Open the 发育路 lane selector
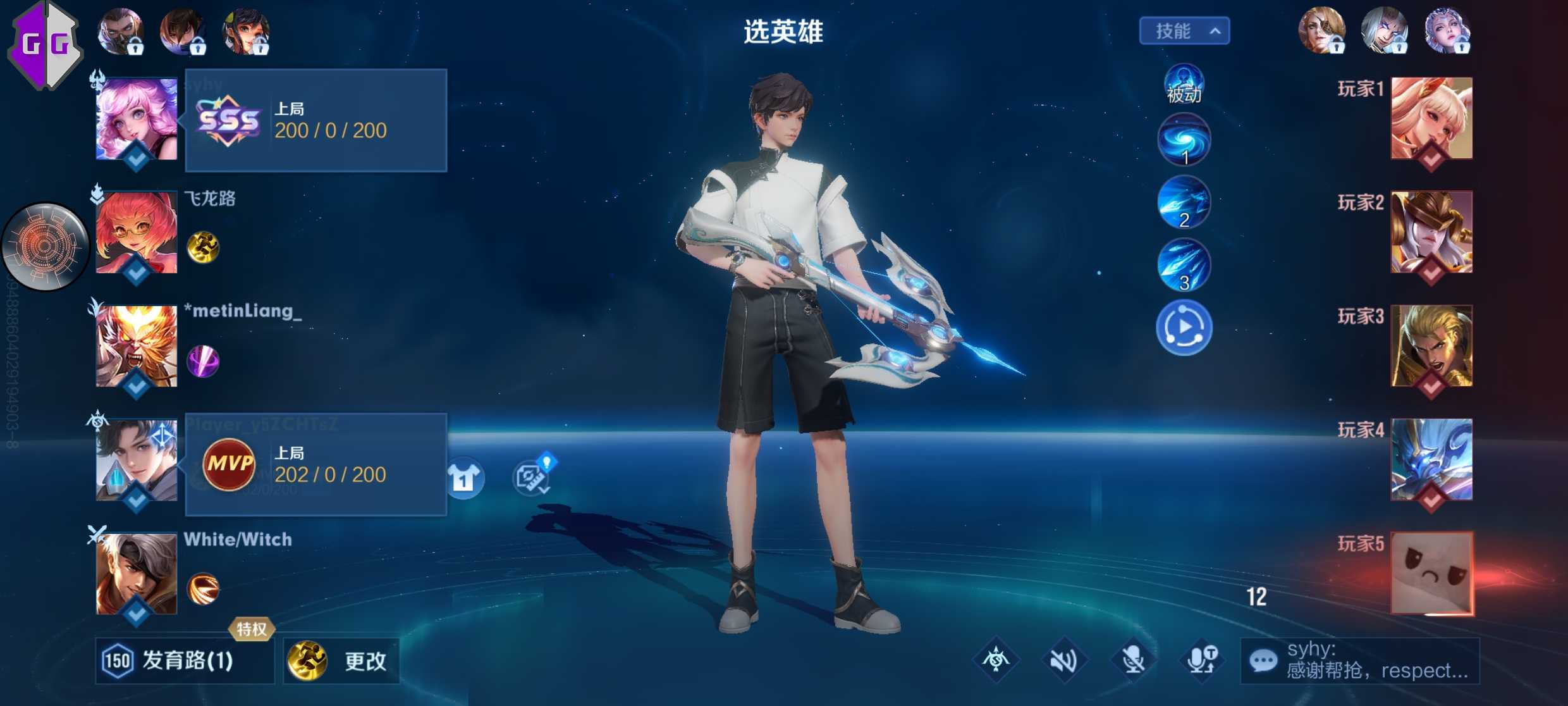This screenshot has height=706, width=1568. 184,661
